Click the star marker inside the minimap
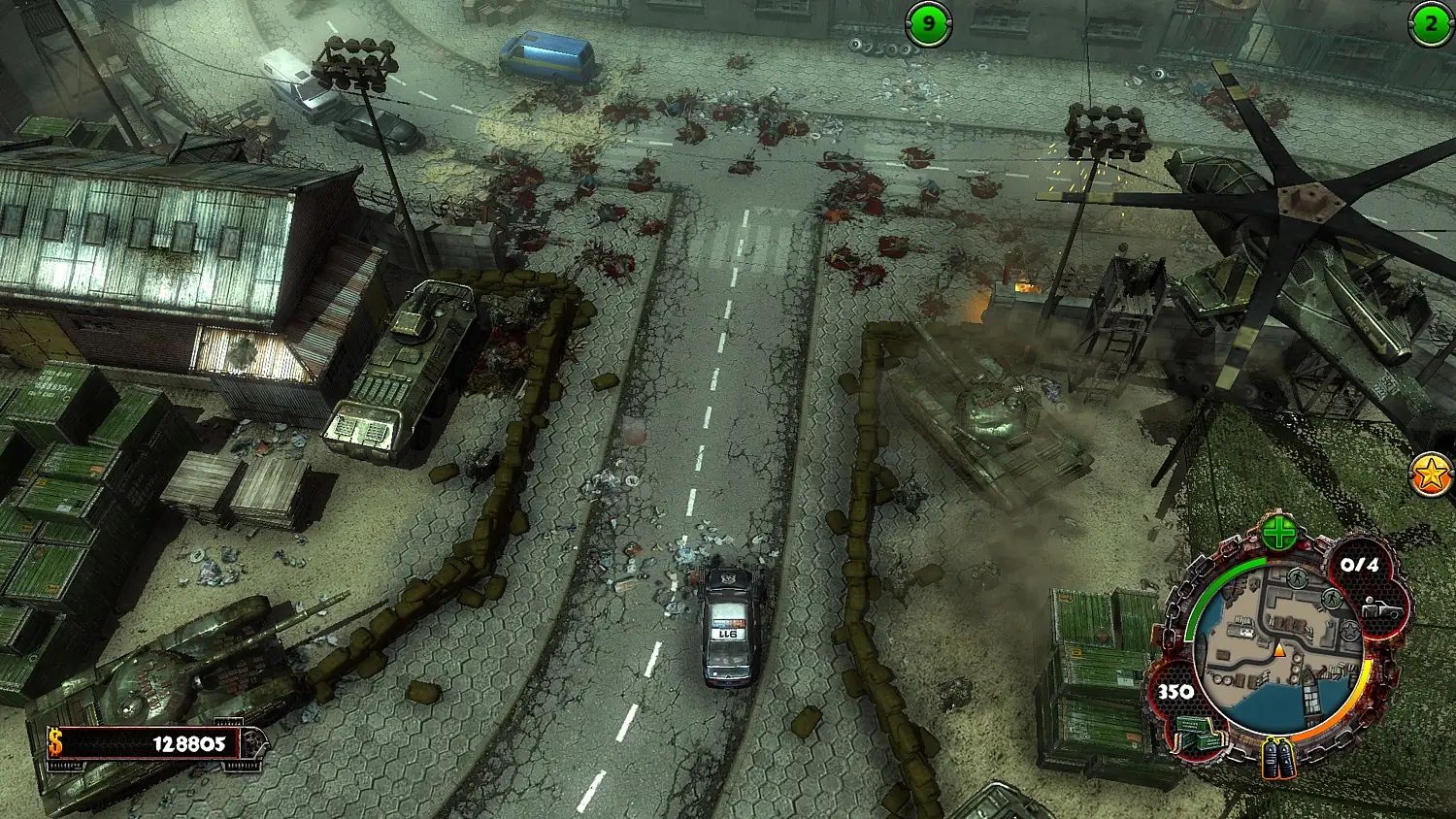 (1349, 631)
